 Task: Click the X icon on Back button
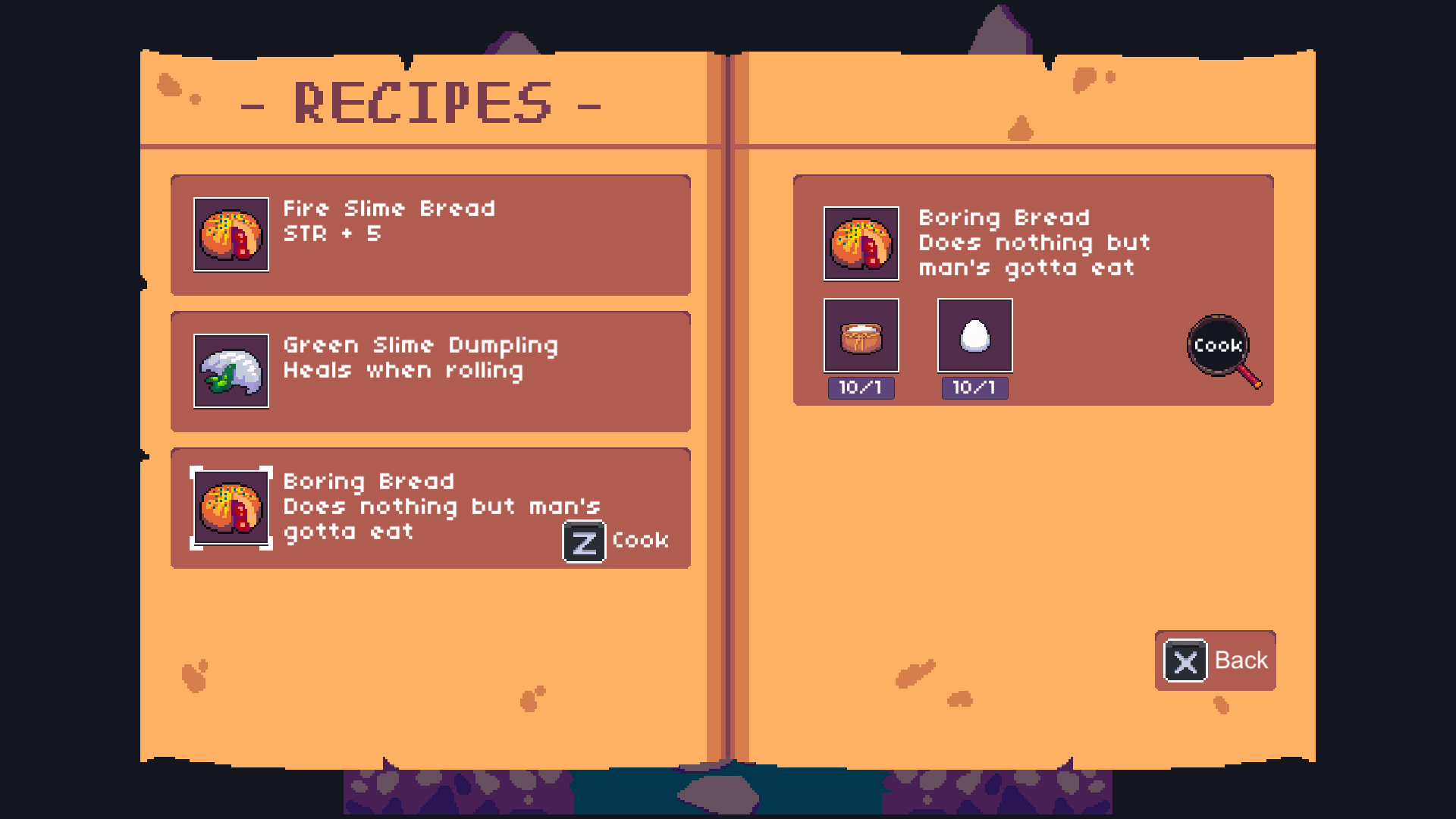1186,661
